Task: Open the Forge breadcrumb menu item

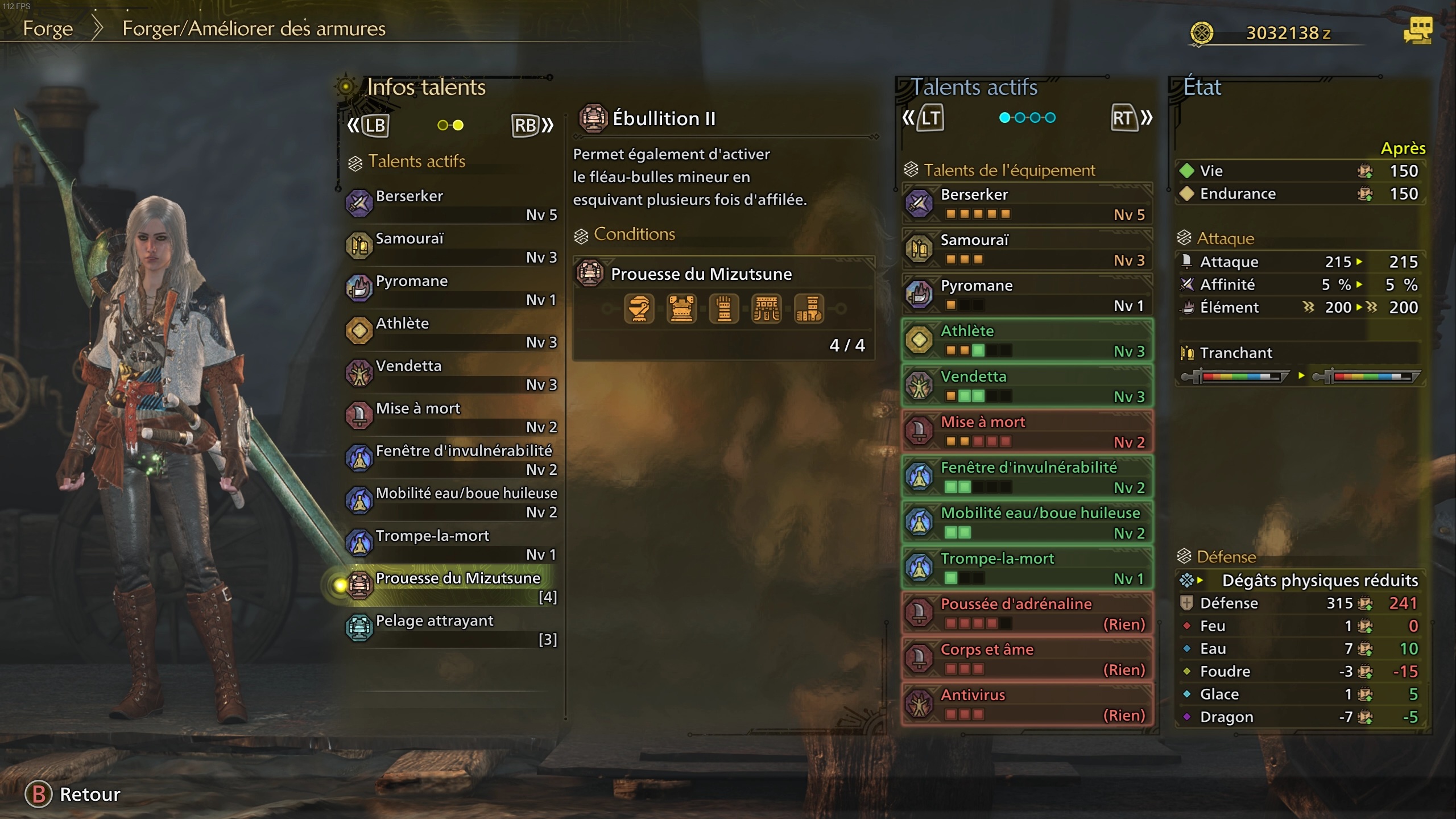Action: 48,28
